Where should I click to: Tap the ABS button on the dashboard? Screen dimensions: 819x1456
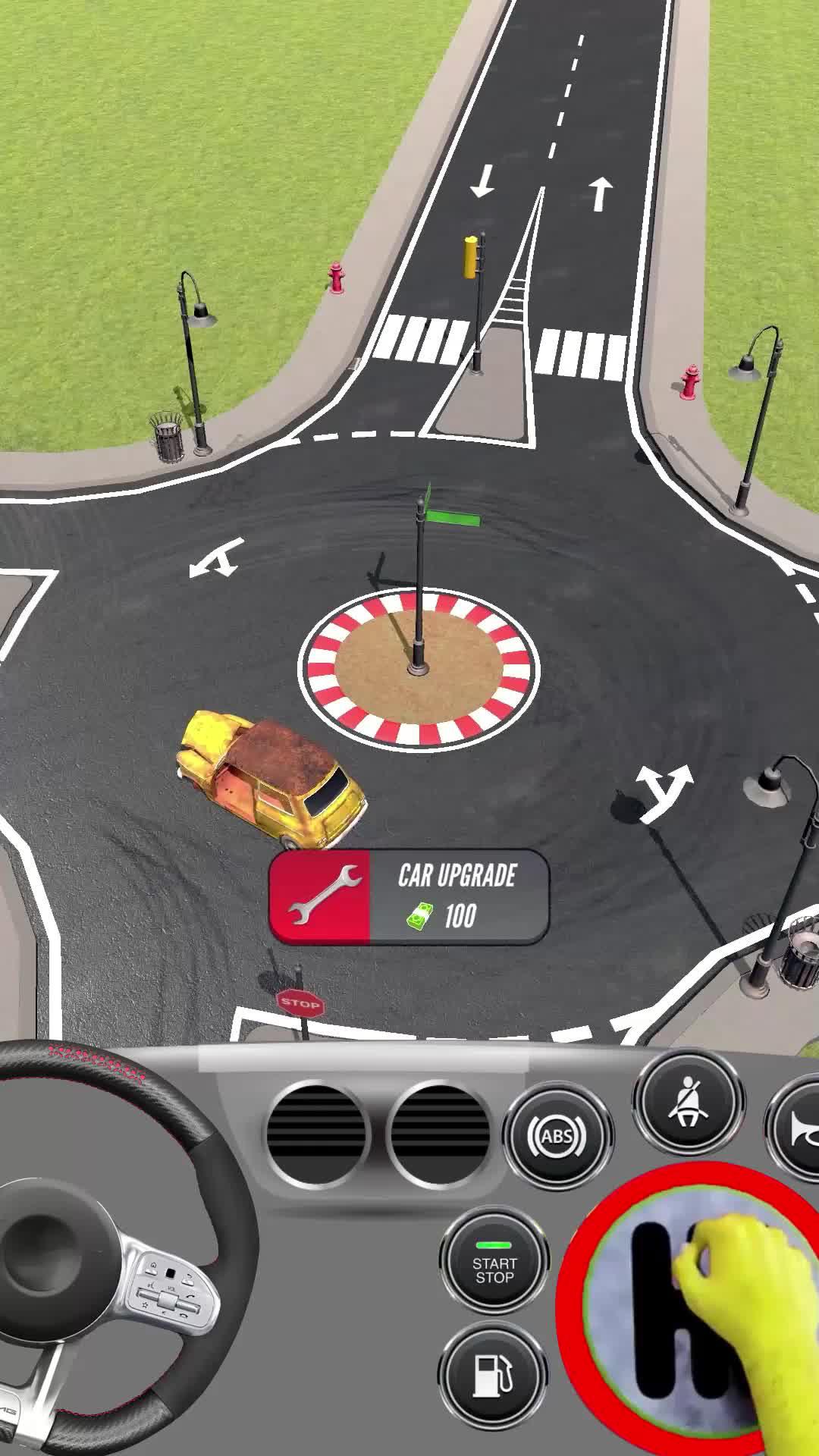point(557,1137)
